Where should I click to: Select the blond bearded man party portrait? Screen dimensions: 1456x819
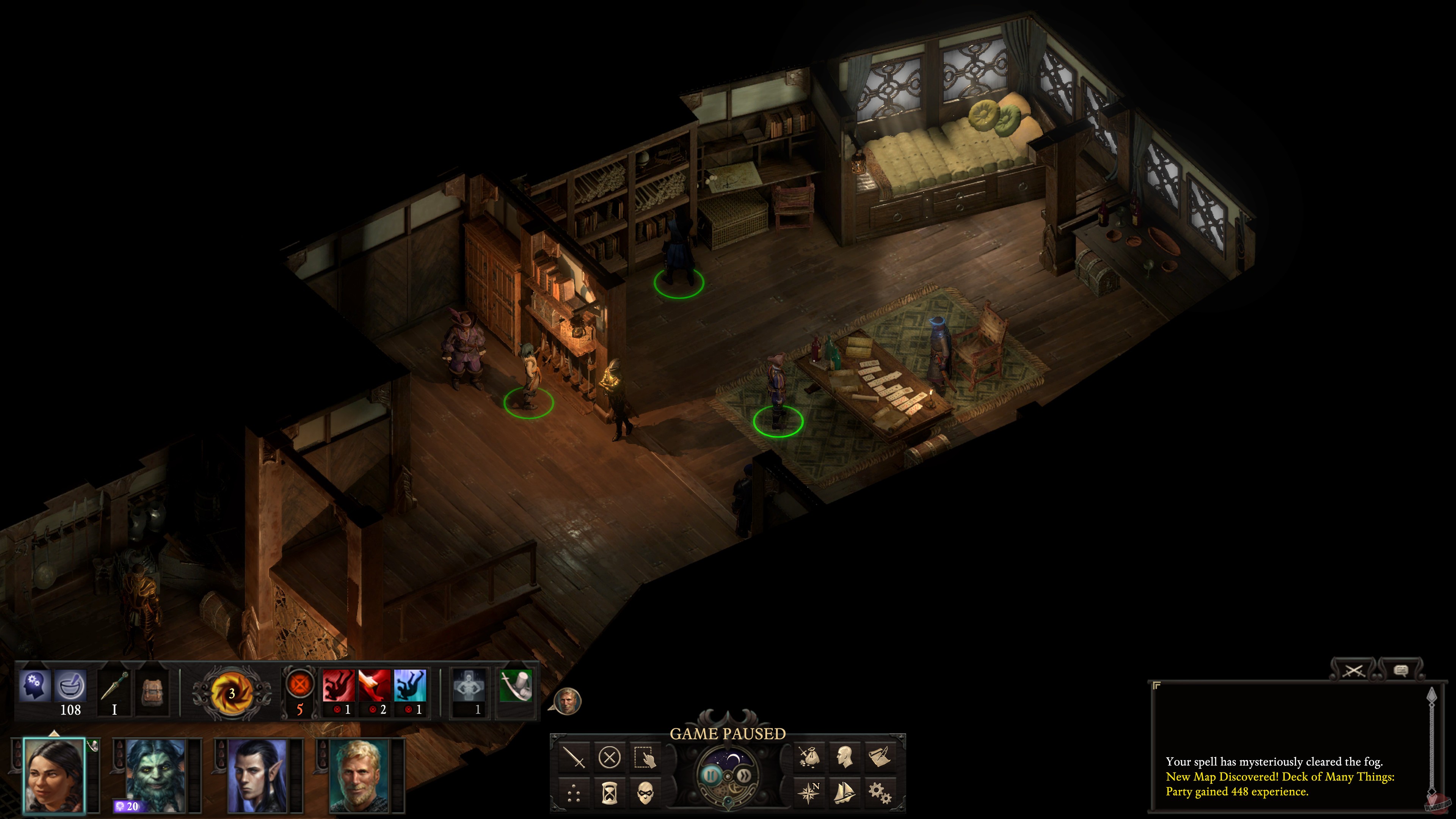coord(358,775)
